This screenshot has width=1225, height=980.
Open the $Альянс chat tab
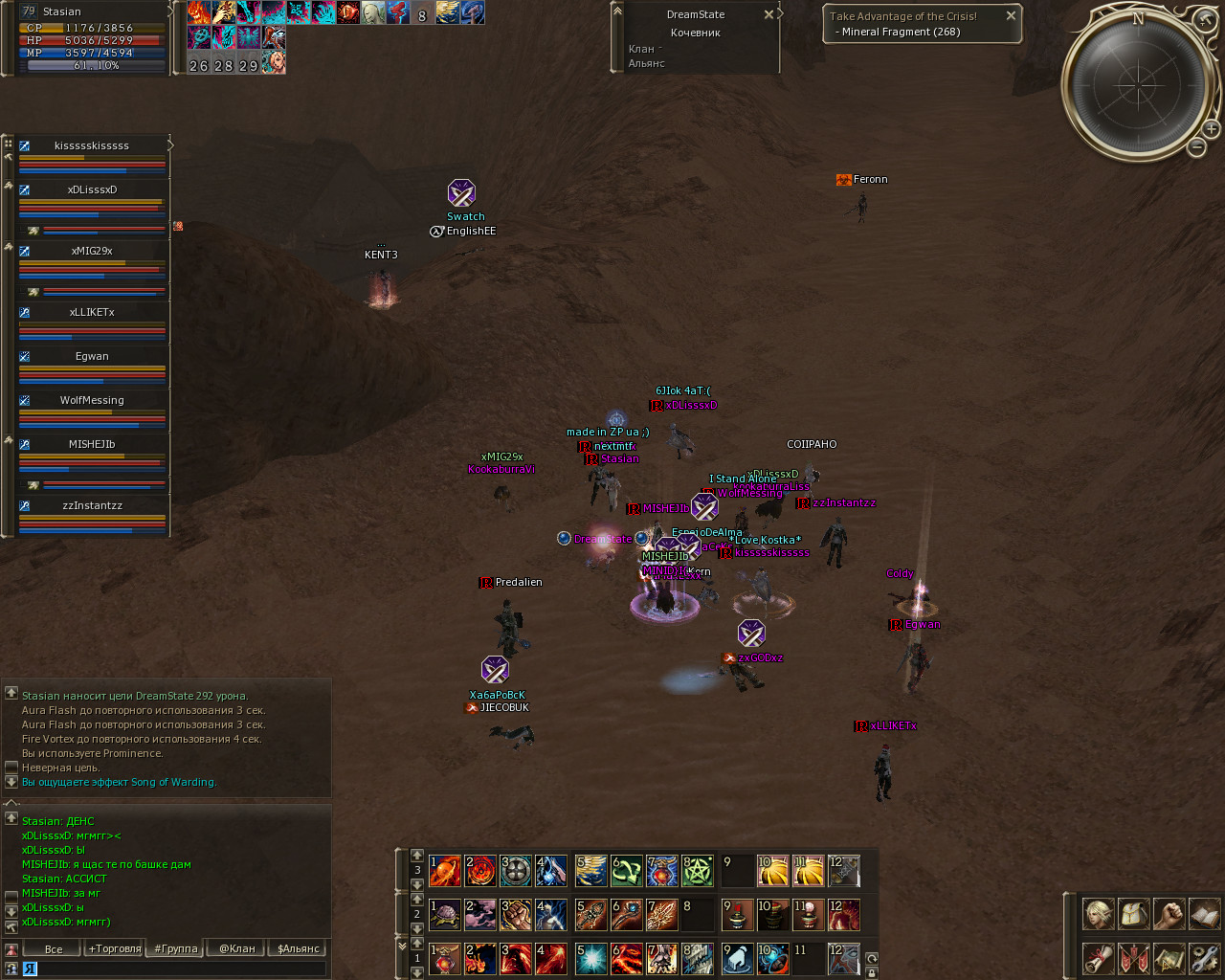point(299,948)
